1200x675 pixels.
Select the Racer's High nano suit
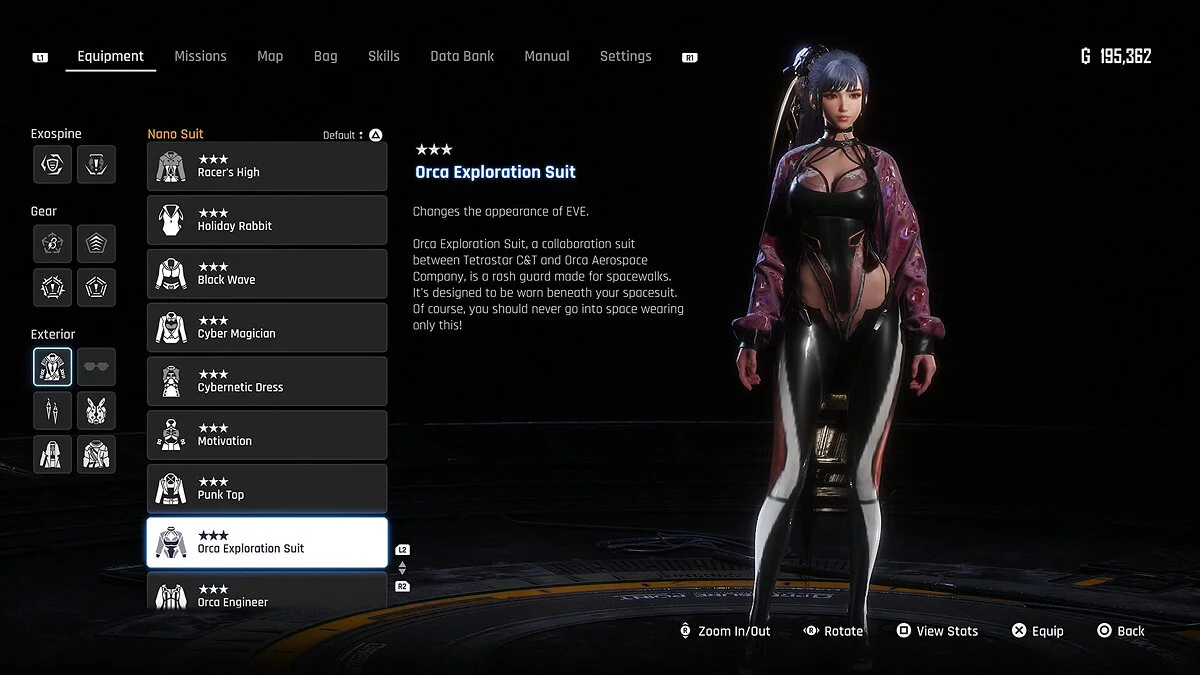(x=267, y=166)
